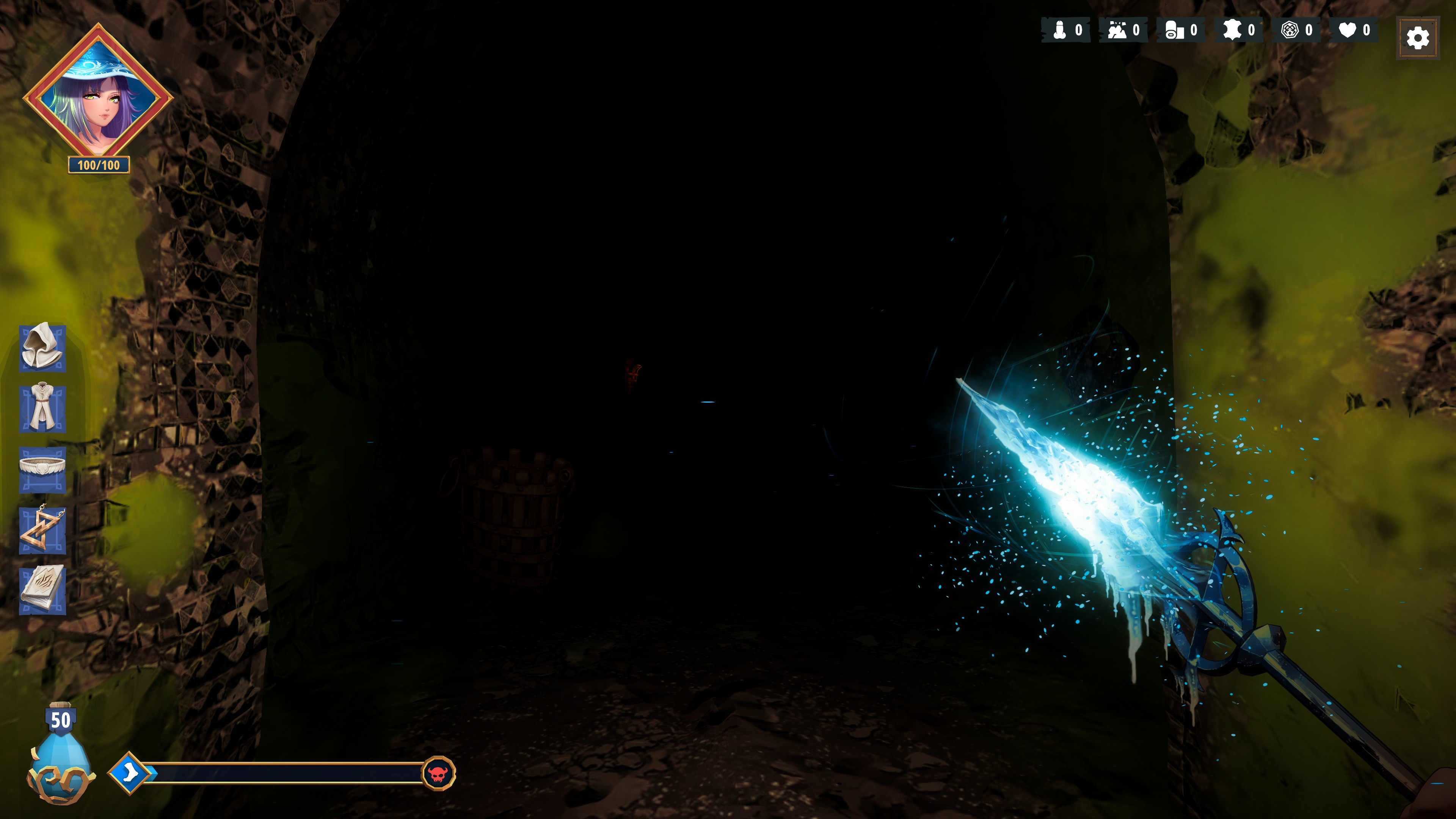Select the white robe equipment slot
Screen dimensions: 1456x819
pos(42,409)
